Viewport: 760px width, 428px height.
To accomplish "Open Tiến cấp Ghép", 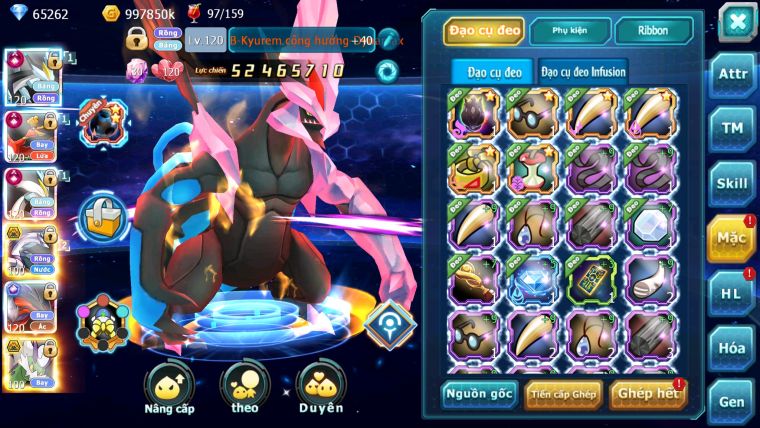I will [x=564, y=394].
